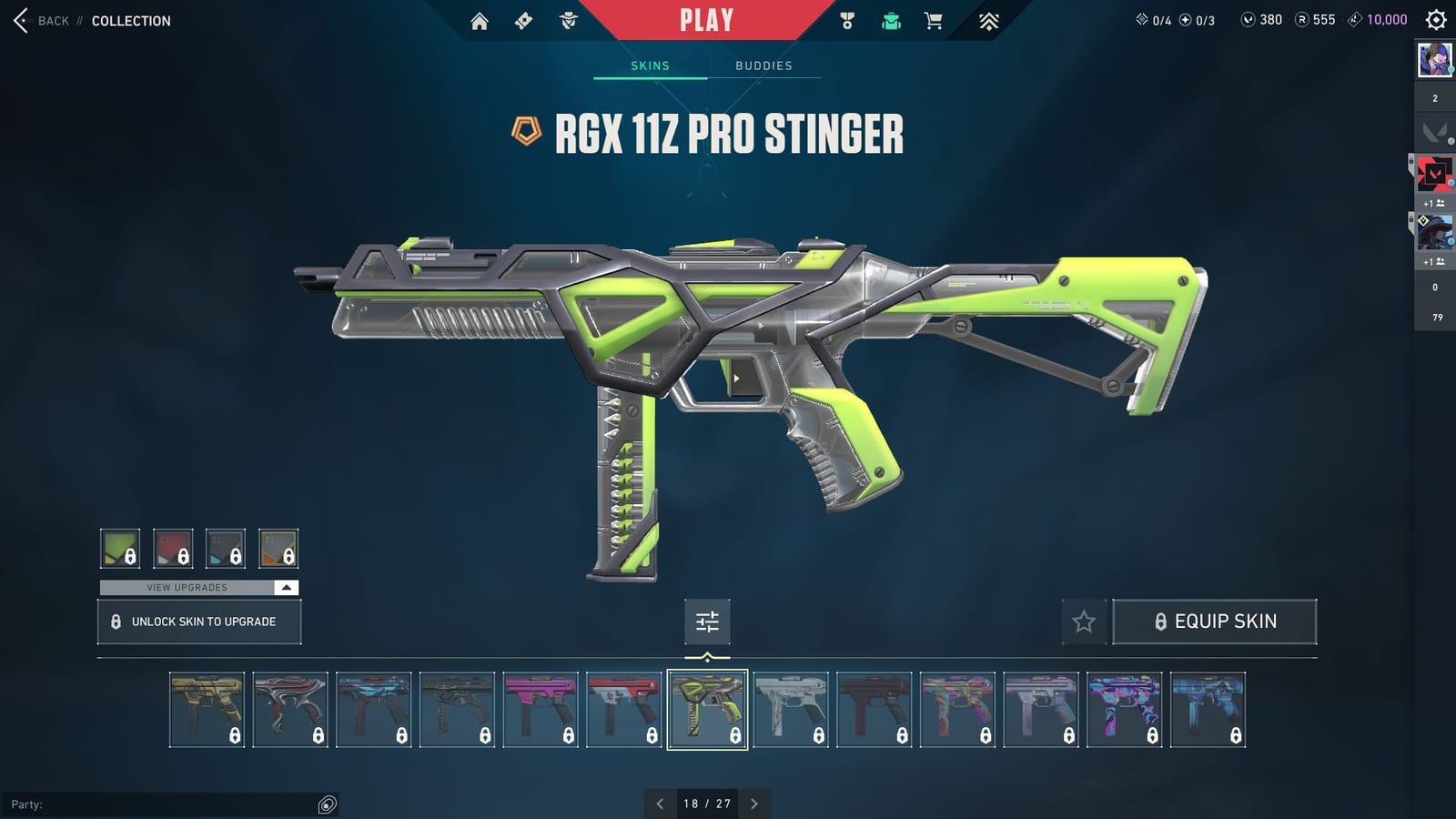Open the Battlepass ticket icon

click(523, 19)
